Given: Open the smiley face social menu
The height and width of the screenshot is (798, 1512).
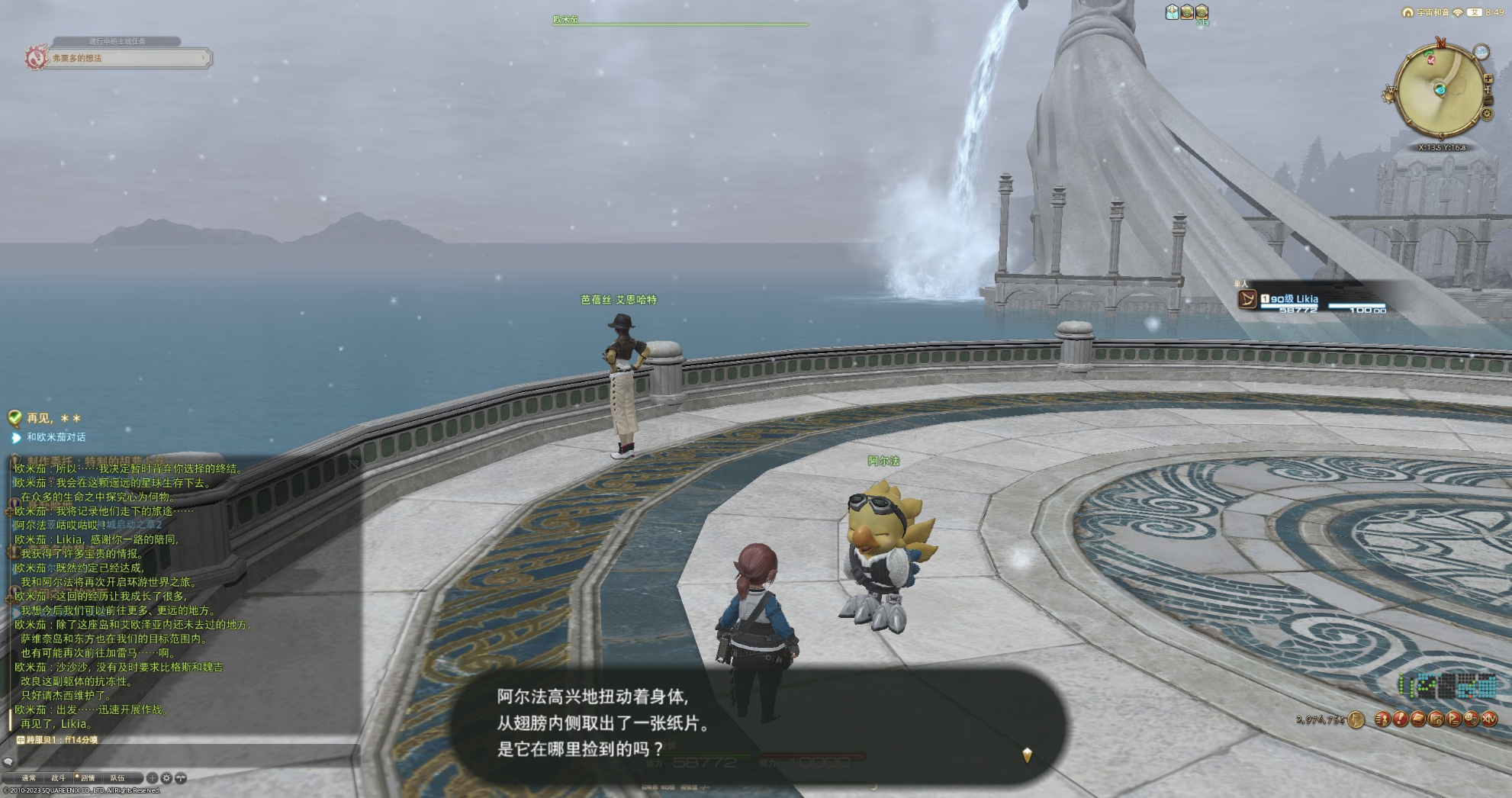Looking at the screenshot, I should click(x=1471, y=719).
